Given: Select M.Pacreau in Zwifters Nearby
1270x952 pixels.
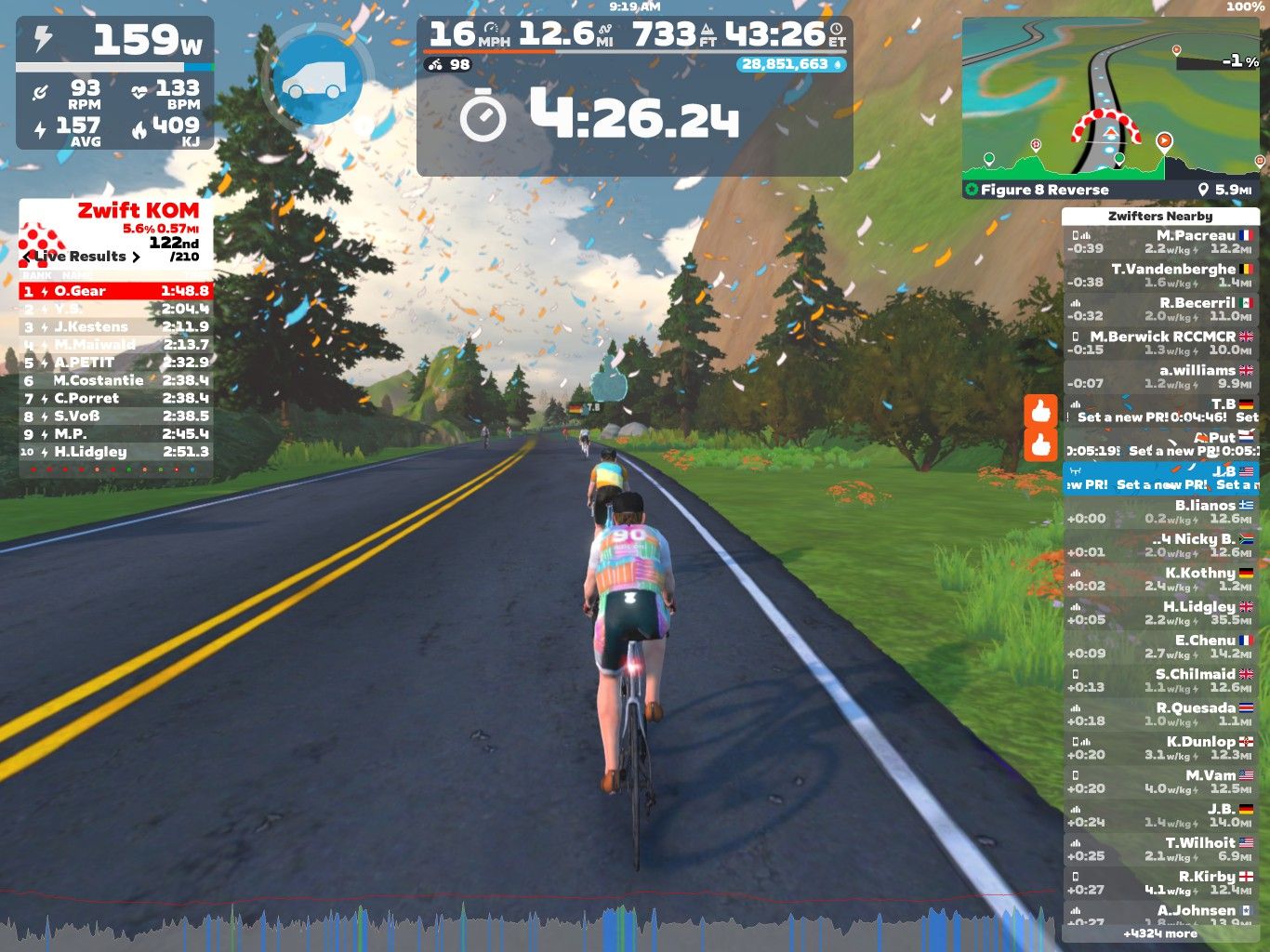Looking at the screenshot, I should 1160,242.
